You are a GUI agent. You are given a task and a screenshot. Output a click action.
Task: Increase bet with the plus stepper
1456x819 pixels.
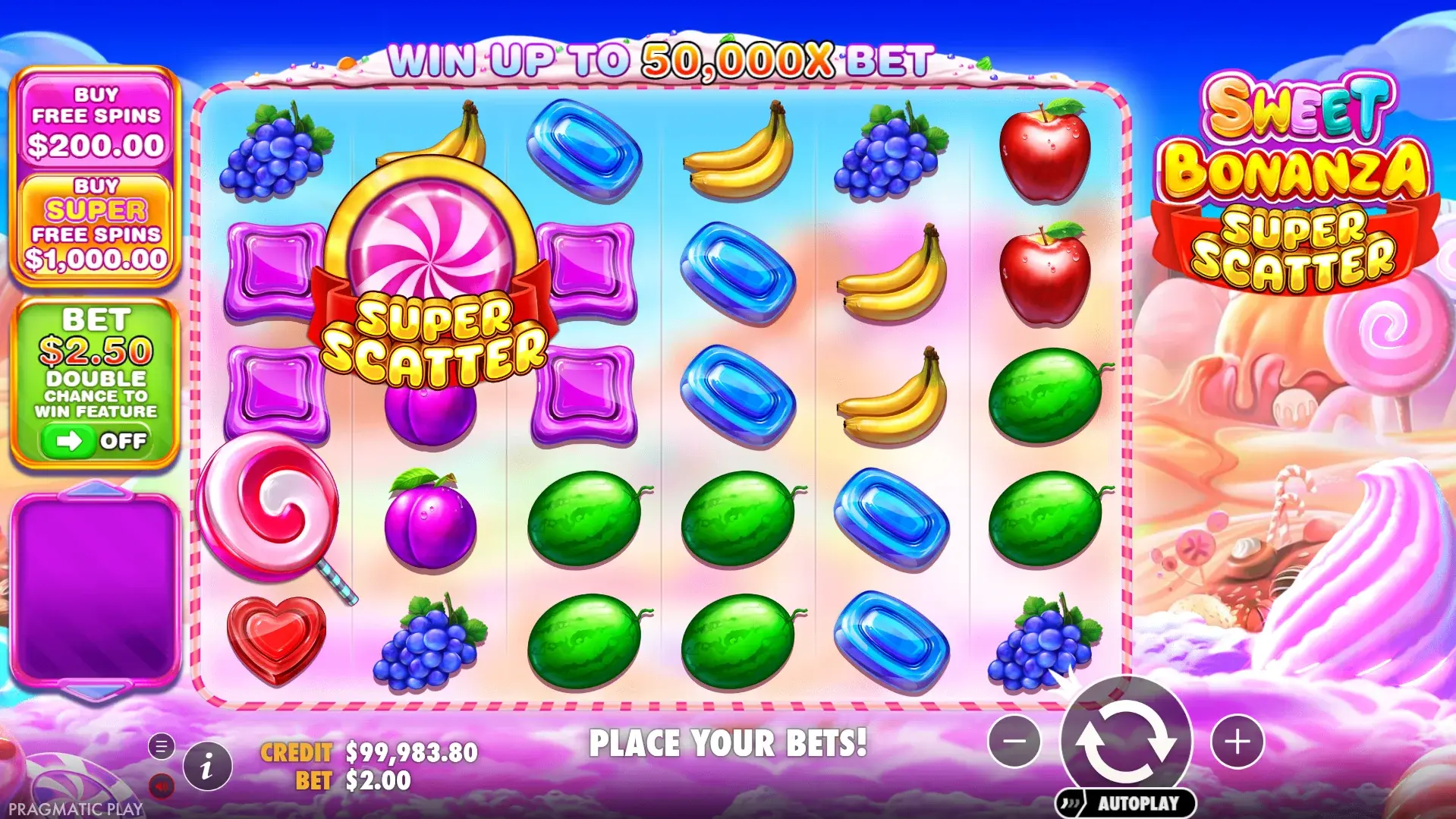(1240, 742)
